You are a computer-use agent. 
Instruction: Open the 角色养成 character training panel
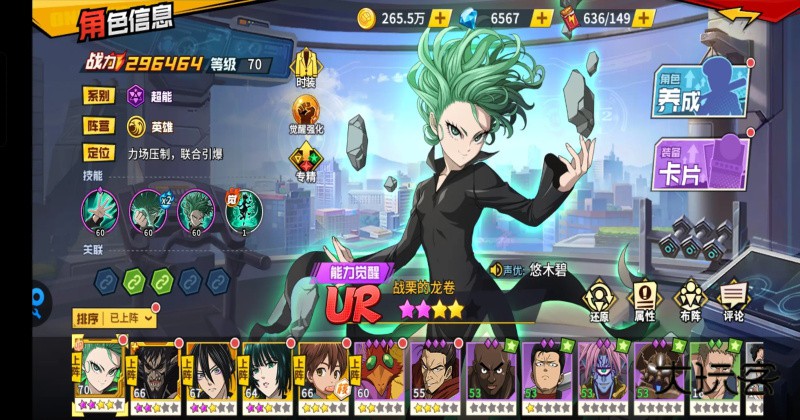701,88
